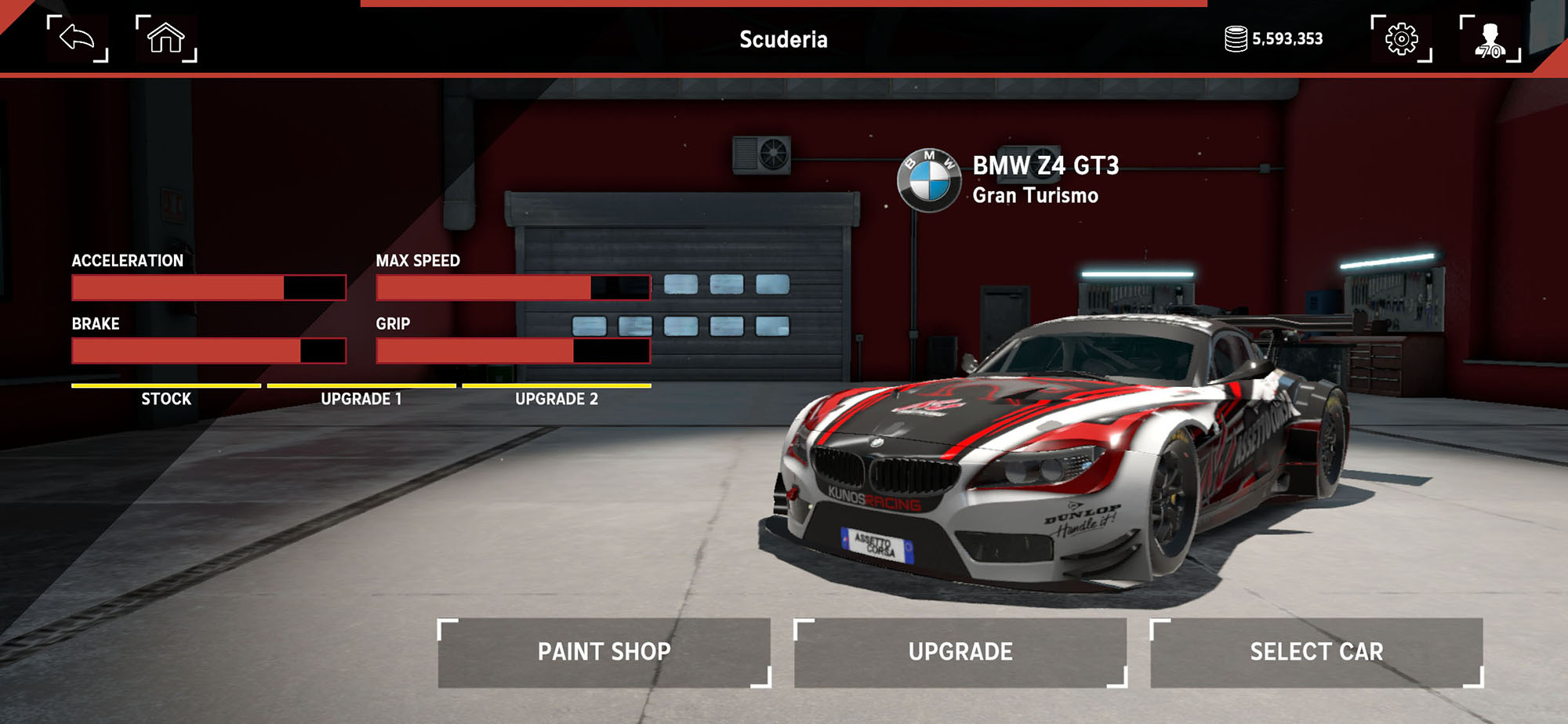1568x724 pixels.
Task: View the driver profile icon
Action: pyautogui.click(x=1490, y=38)
